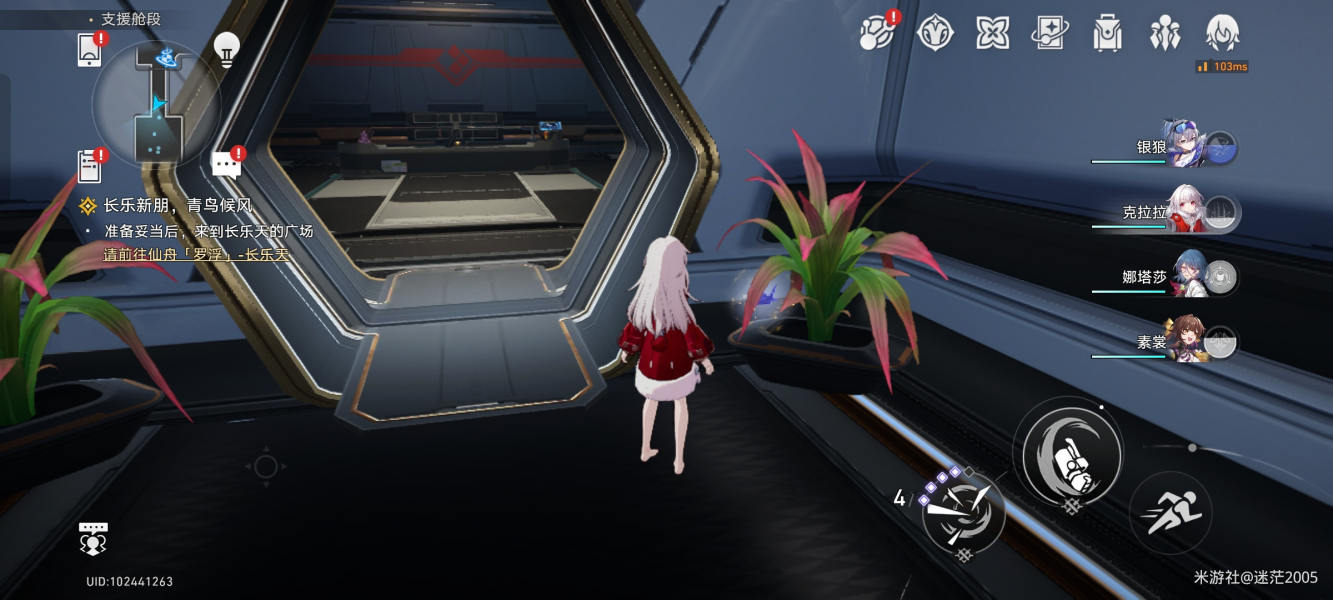Switch to team member 克拉拉
Image resolution: width=1333 pixels, height=600 pixels.
tap(1188, 213)
